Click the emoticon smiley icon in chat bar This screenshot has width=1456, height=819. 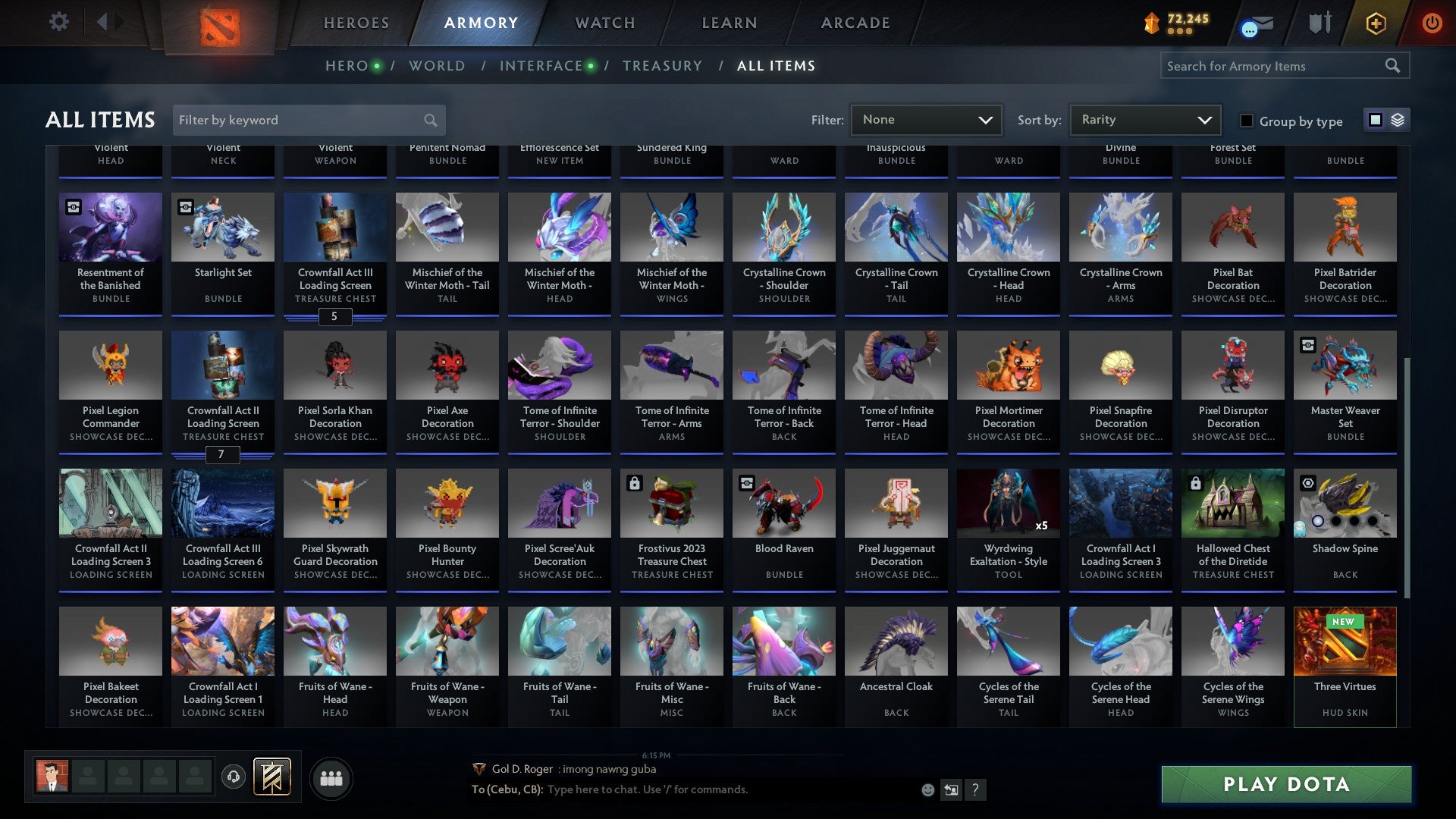pyautogui.click(x=927, y=790)
